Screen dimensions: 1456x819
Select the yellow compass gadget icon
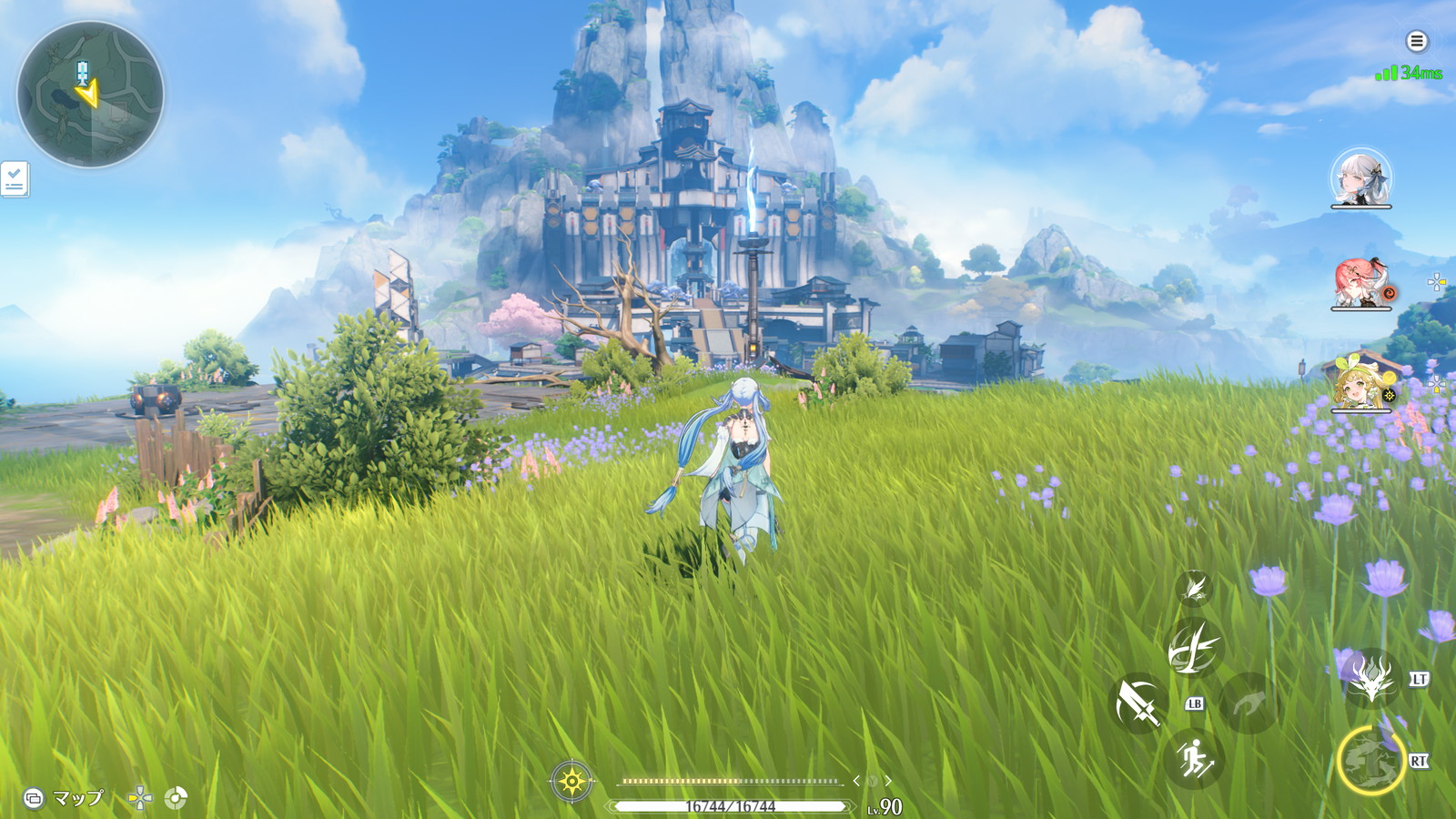tap(571, 781)
